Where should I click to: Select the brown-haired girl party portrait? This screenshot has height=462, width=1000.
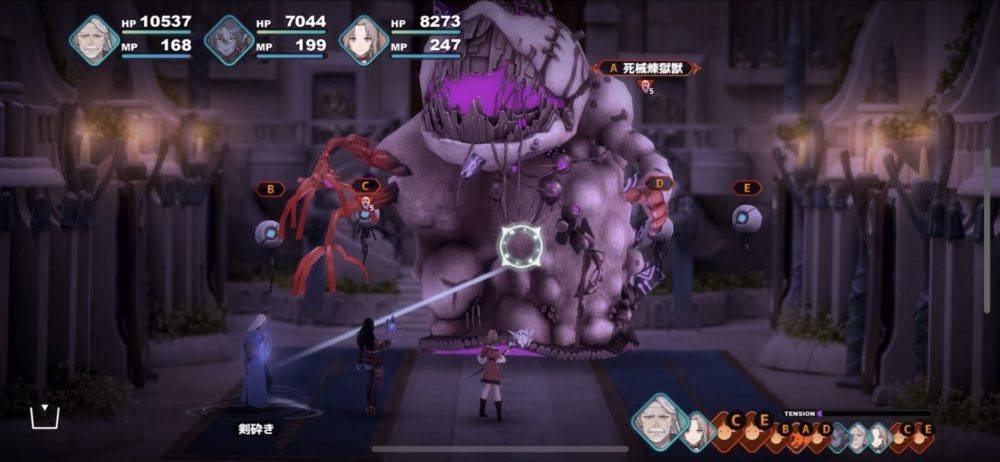362,40
